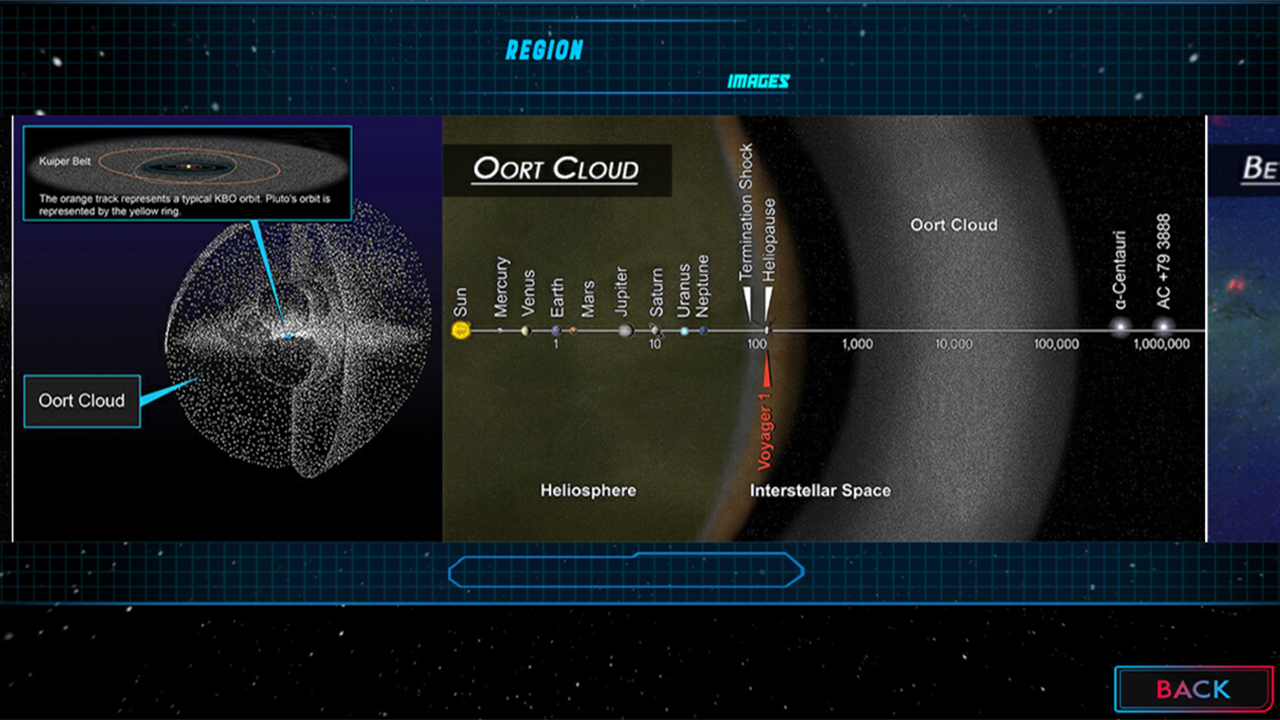Click the empty hexagonal bar below the image
1280x720 pixels.
point(625,571)
